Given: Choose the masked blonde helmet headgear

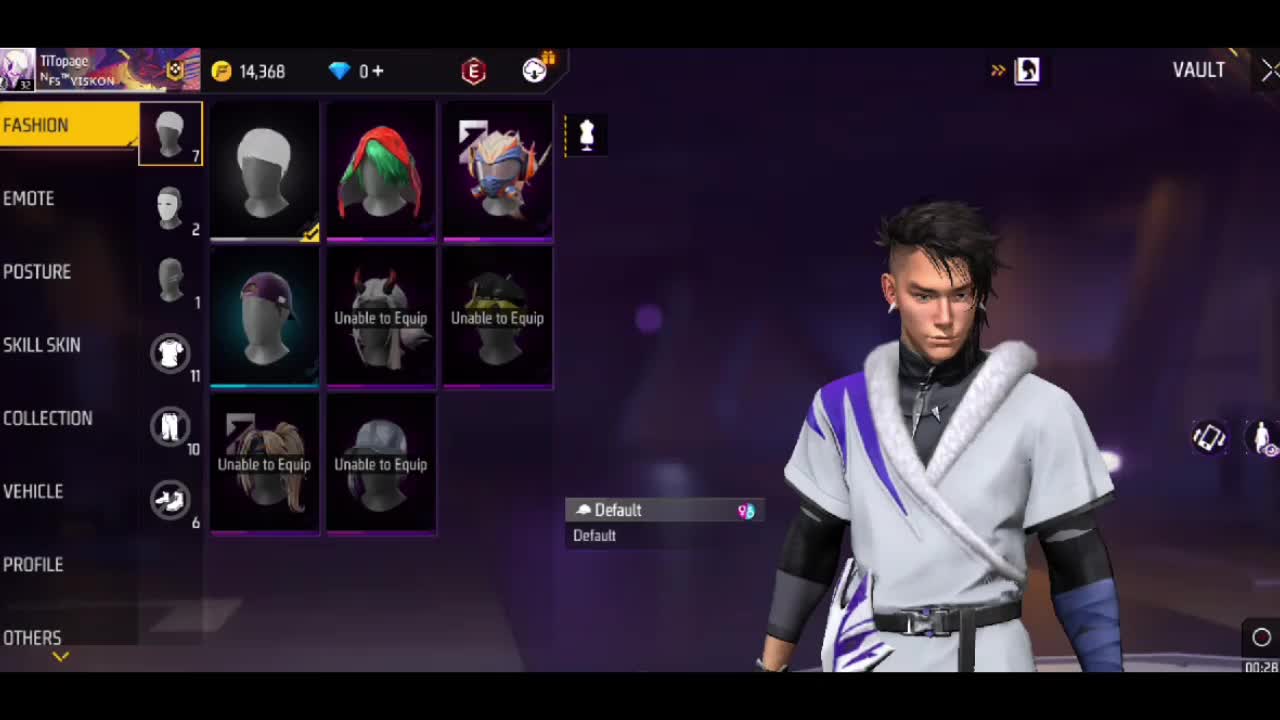Looking at the screenshot, I should tap(497, 171).
